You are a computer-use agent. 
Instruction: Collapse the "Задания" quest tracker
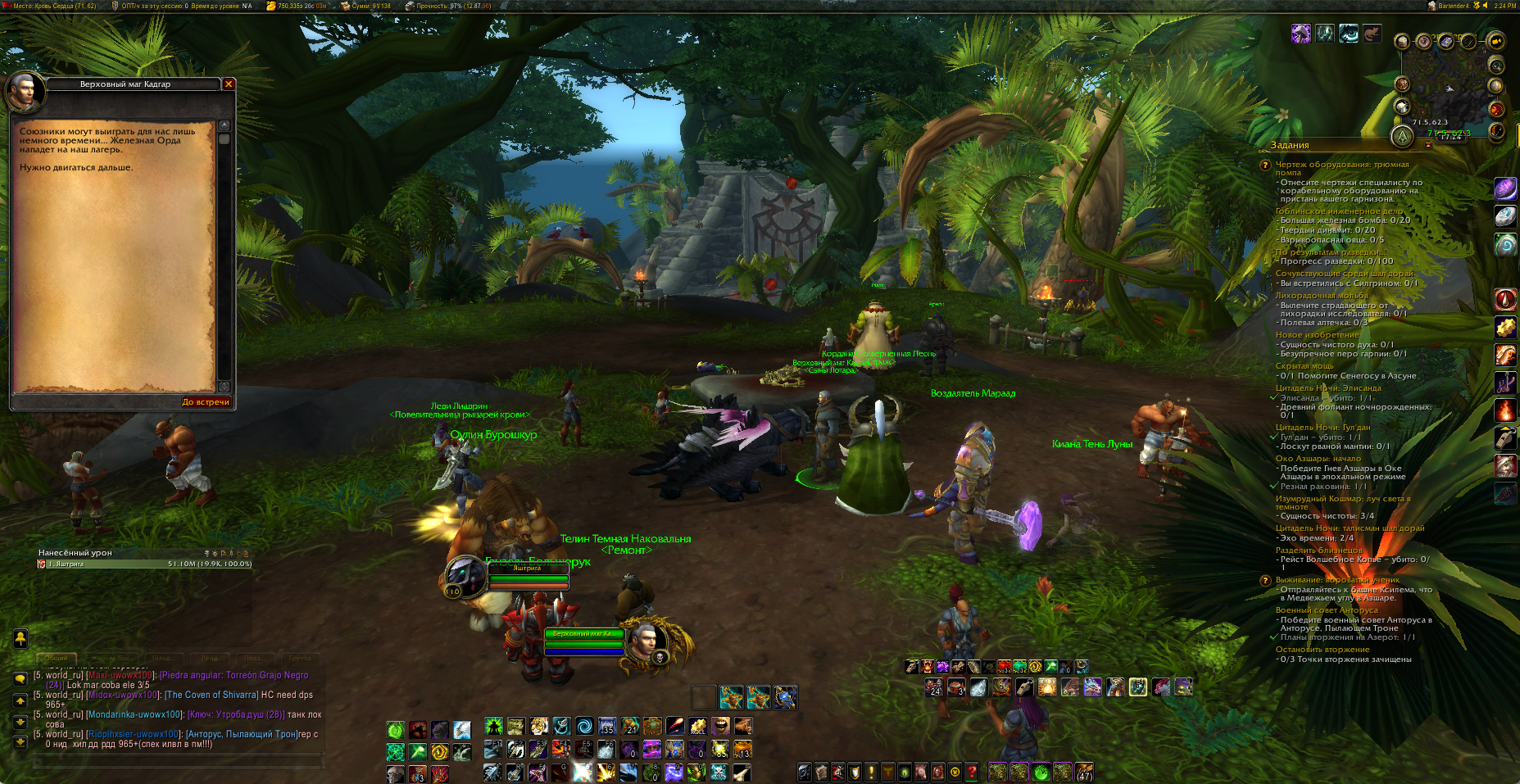[x=1428, y=145]
